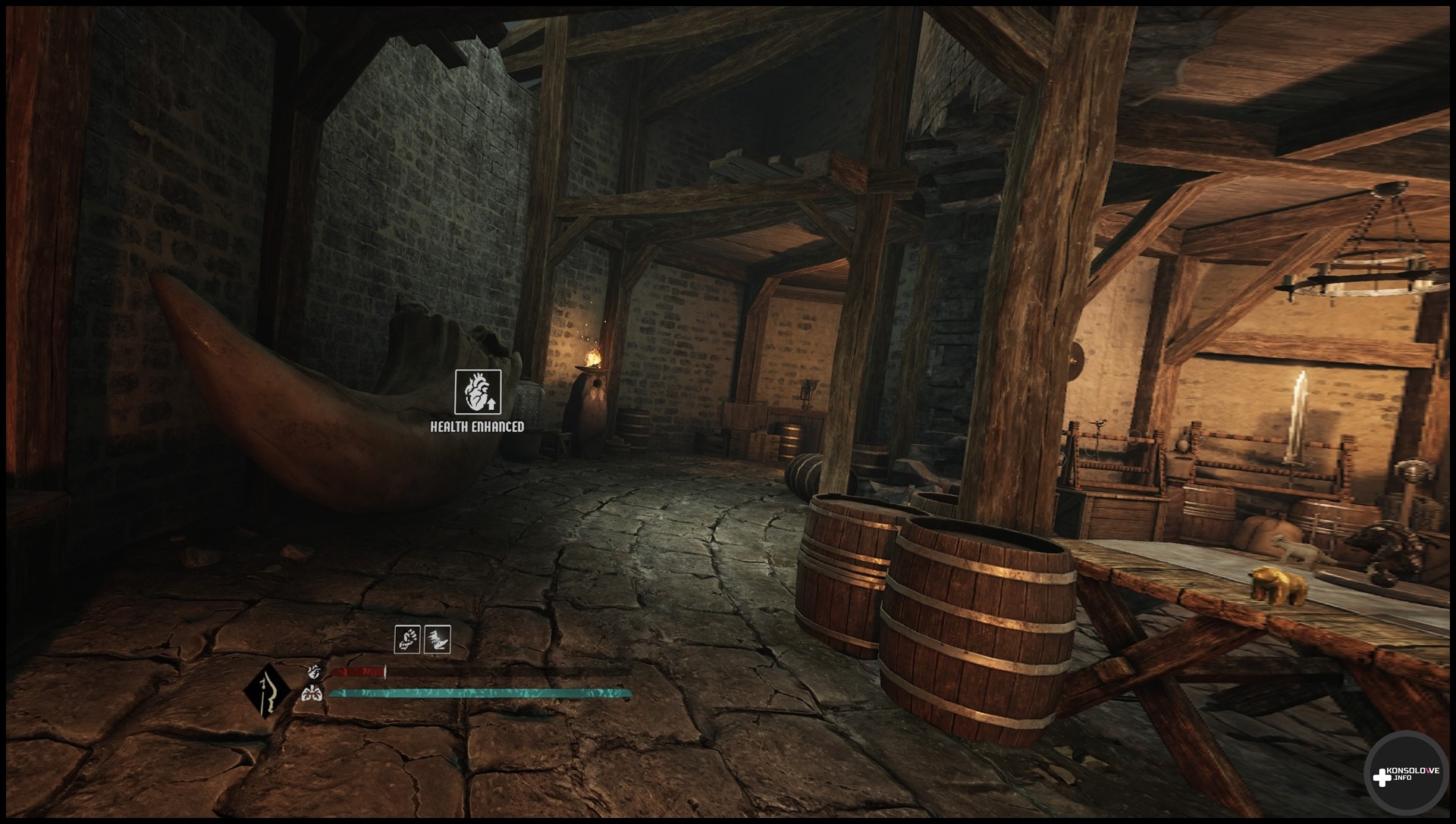Select the clenched fist status effect icon

click(x=406, y=639)
